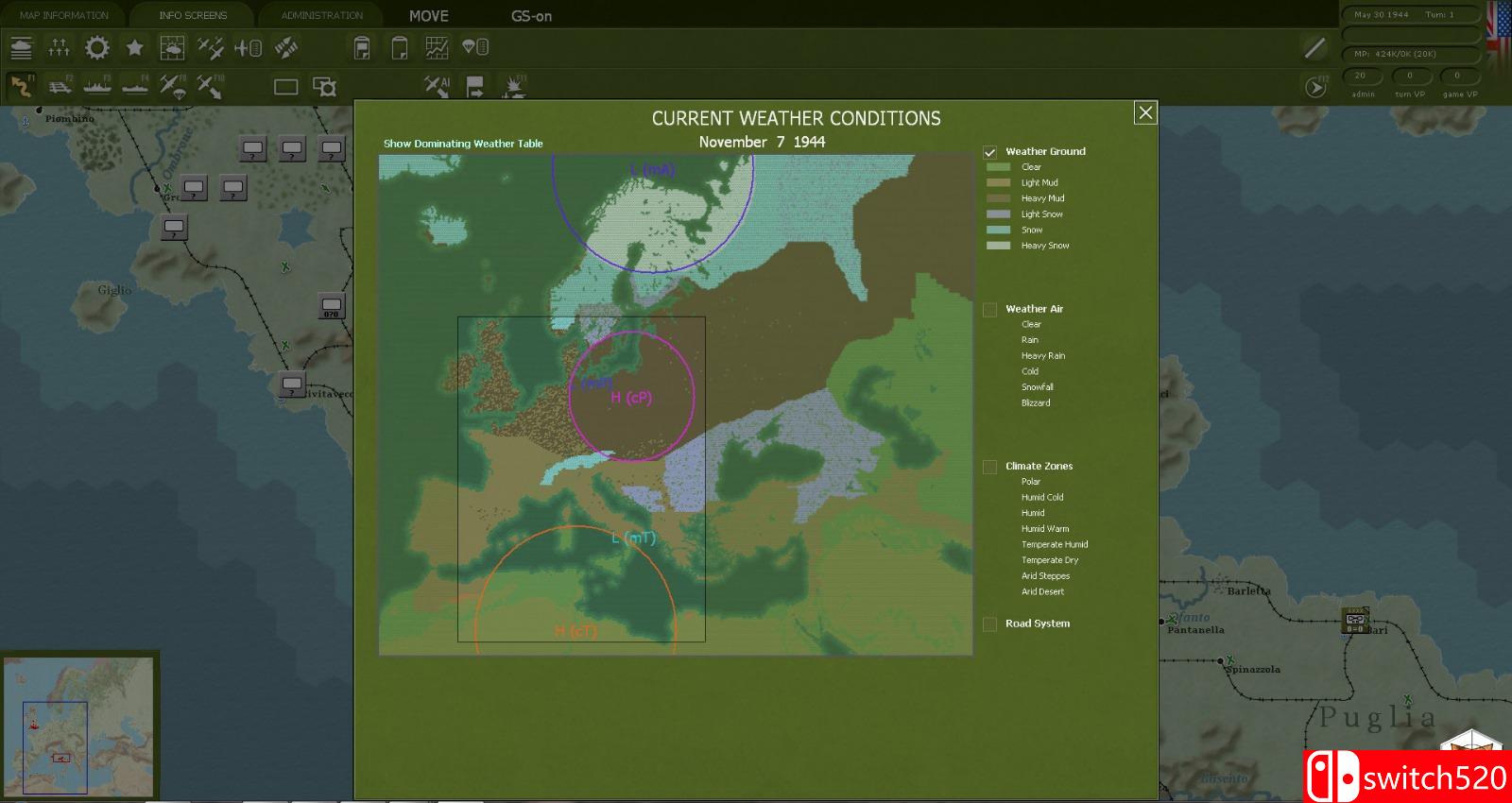Open the statistics graph icon

436,47
